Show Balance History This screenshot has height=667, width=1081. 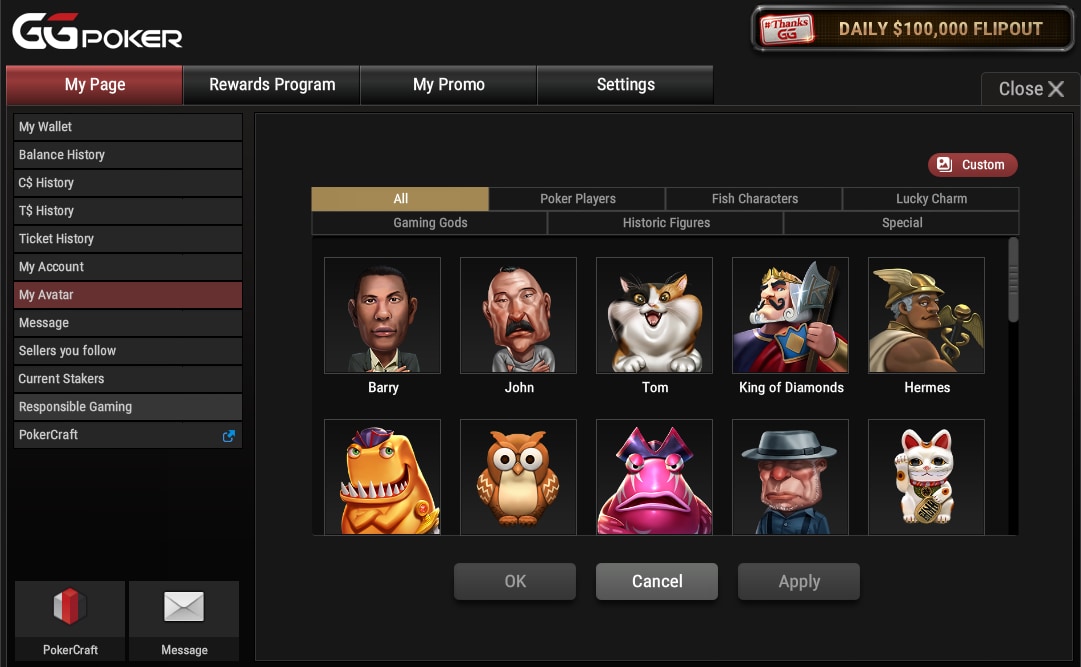[x=128, y=155]
